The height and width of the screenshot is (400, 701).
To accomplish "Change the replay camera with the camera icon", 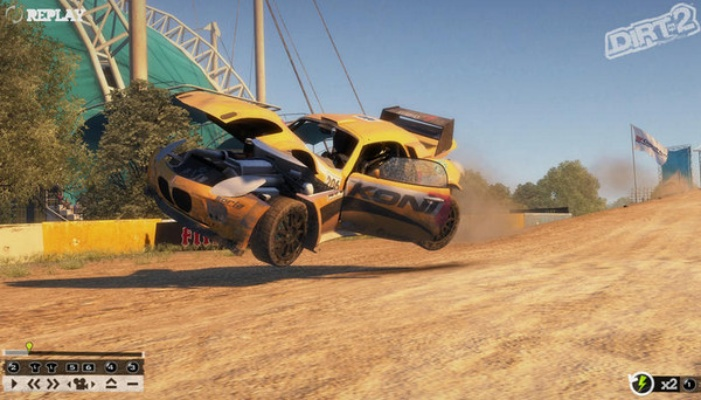I will (80, 383).
